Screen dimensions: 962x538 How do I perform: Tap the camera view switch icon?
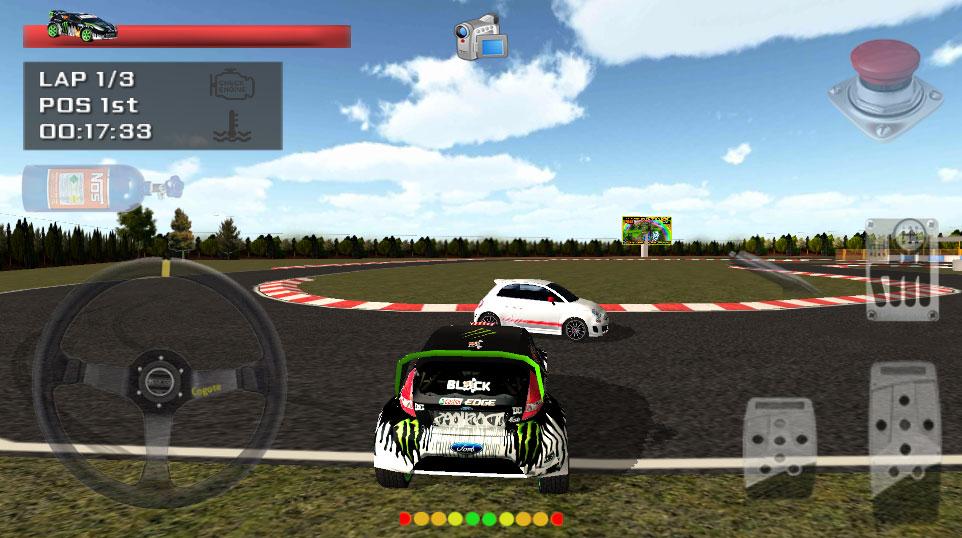[x=481, y=38]
